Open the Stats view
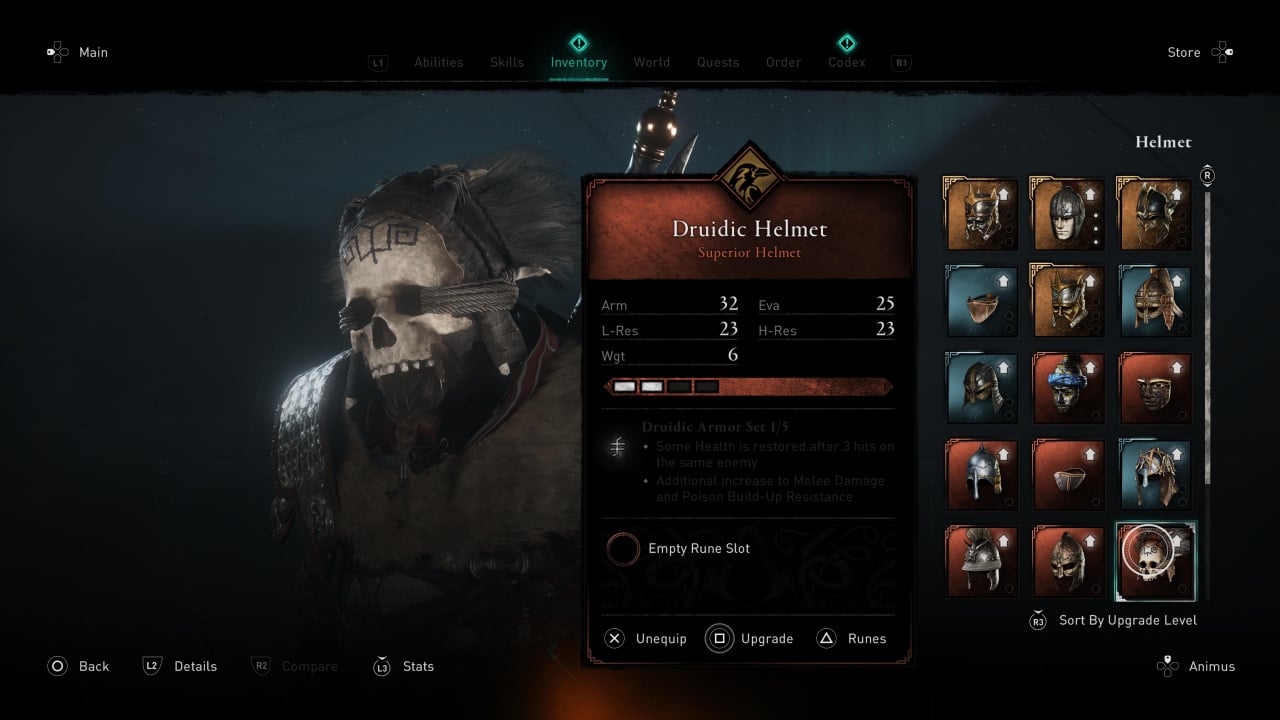Image resolution: width=1280 pixels, height=720 pixels. (404, 666)
